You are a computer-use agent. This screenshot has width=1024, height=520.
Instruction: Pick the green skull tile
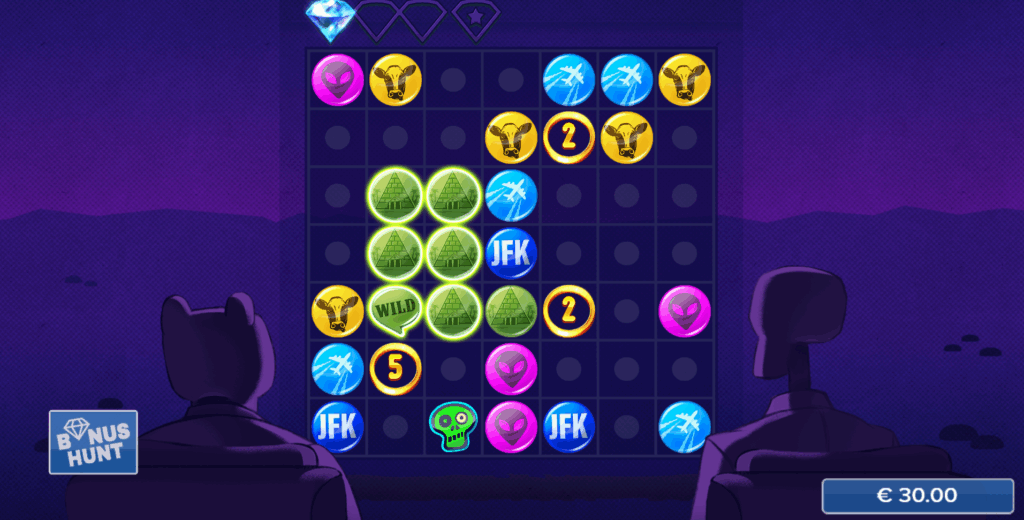(453, 425)
